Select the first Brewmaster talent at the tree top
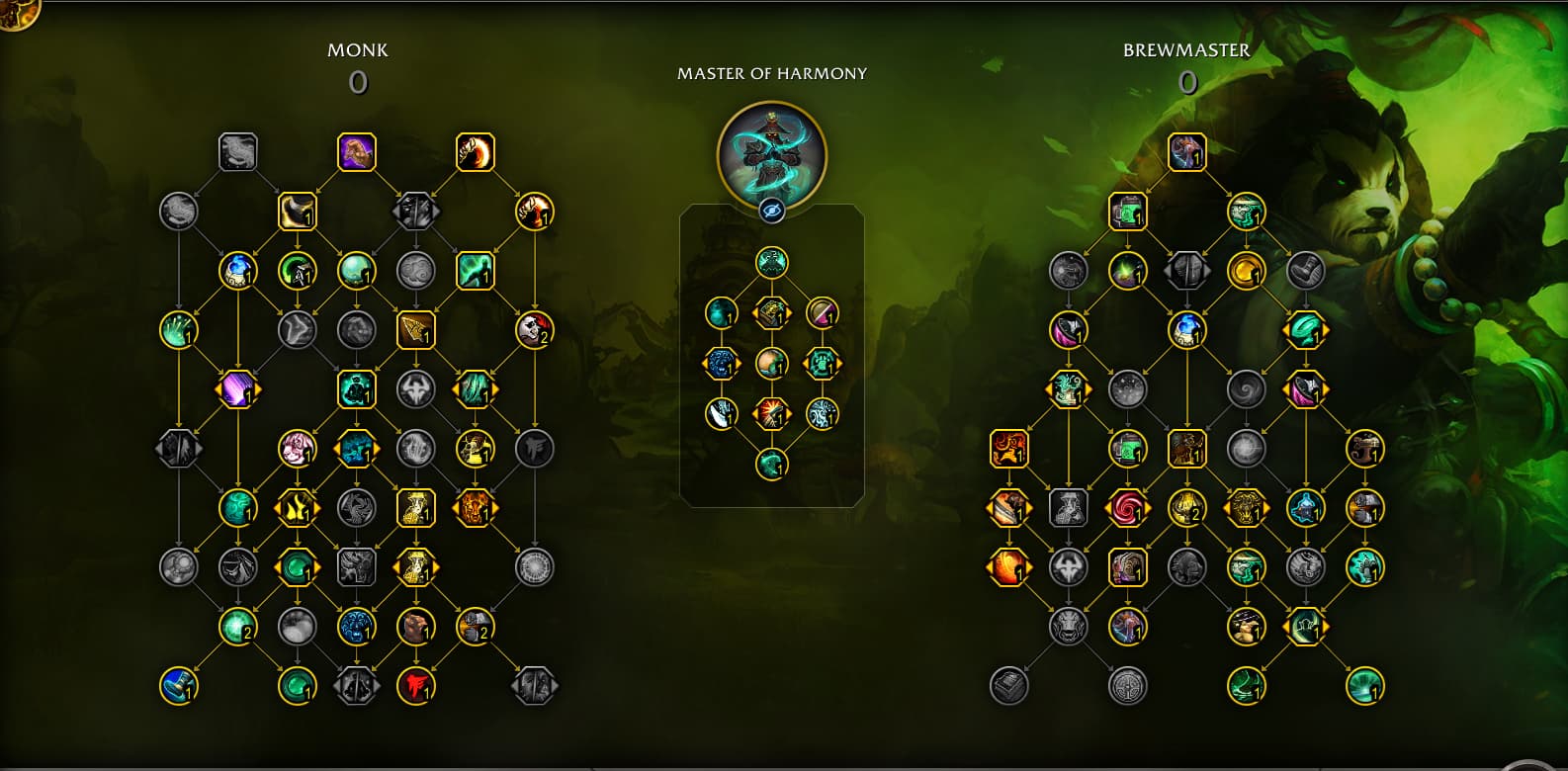This screenshot has width=1568, height=771. (1186, 152)
